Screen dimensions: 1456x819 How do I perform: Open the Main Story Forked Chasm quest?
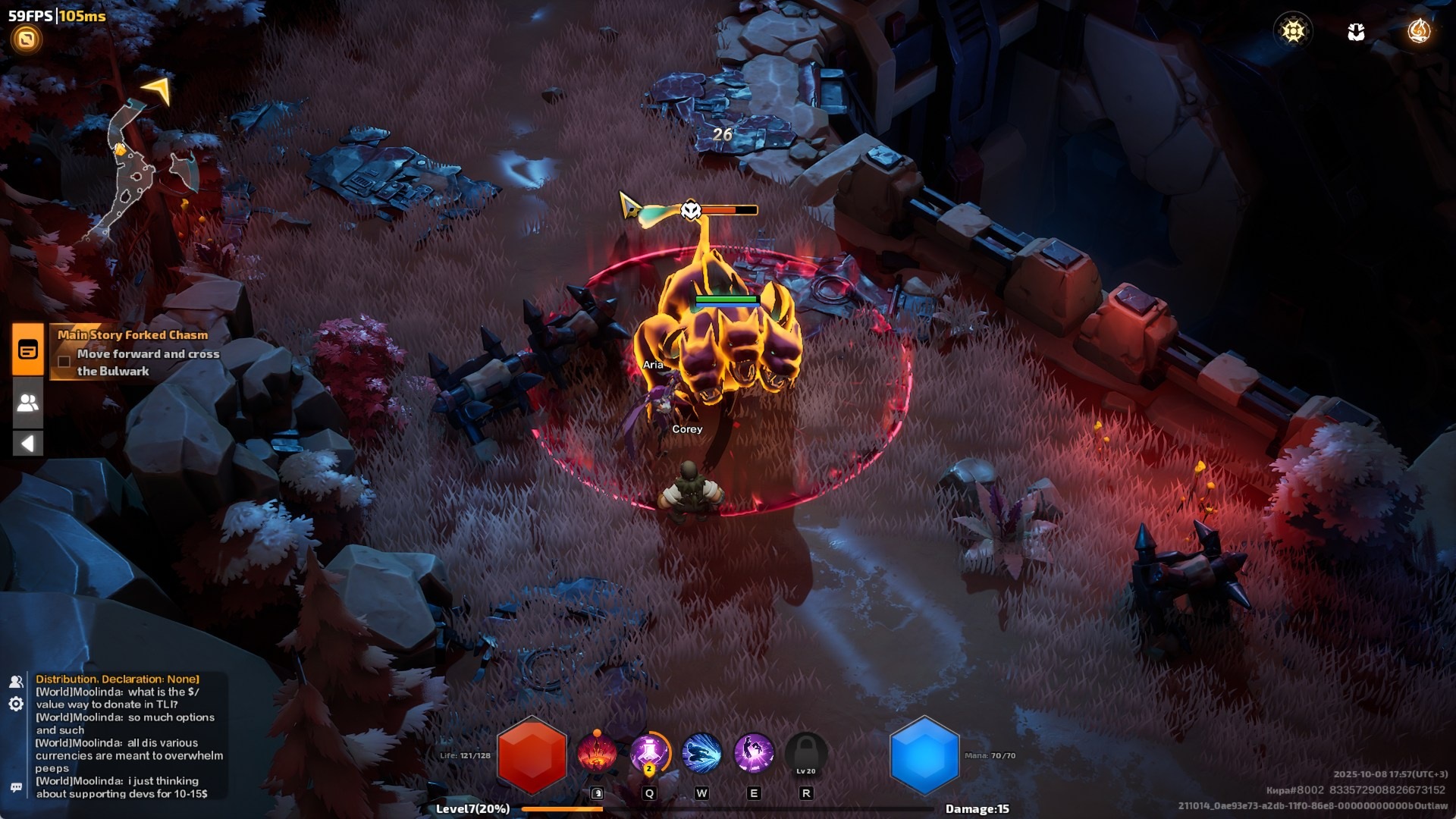pos(133,335)
